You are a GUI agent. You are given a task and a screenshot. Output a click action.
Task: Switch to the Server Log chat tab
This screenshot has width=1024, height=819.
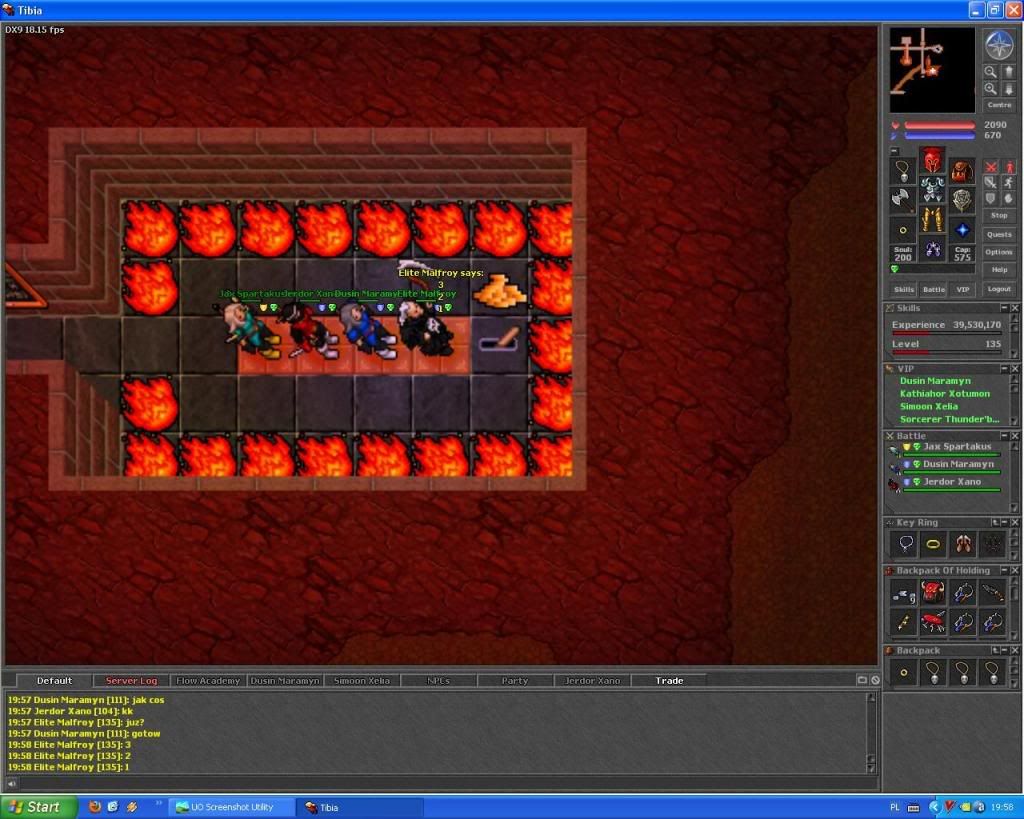point(131,681)
